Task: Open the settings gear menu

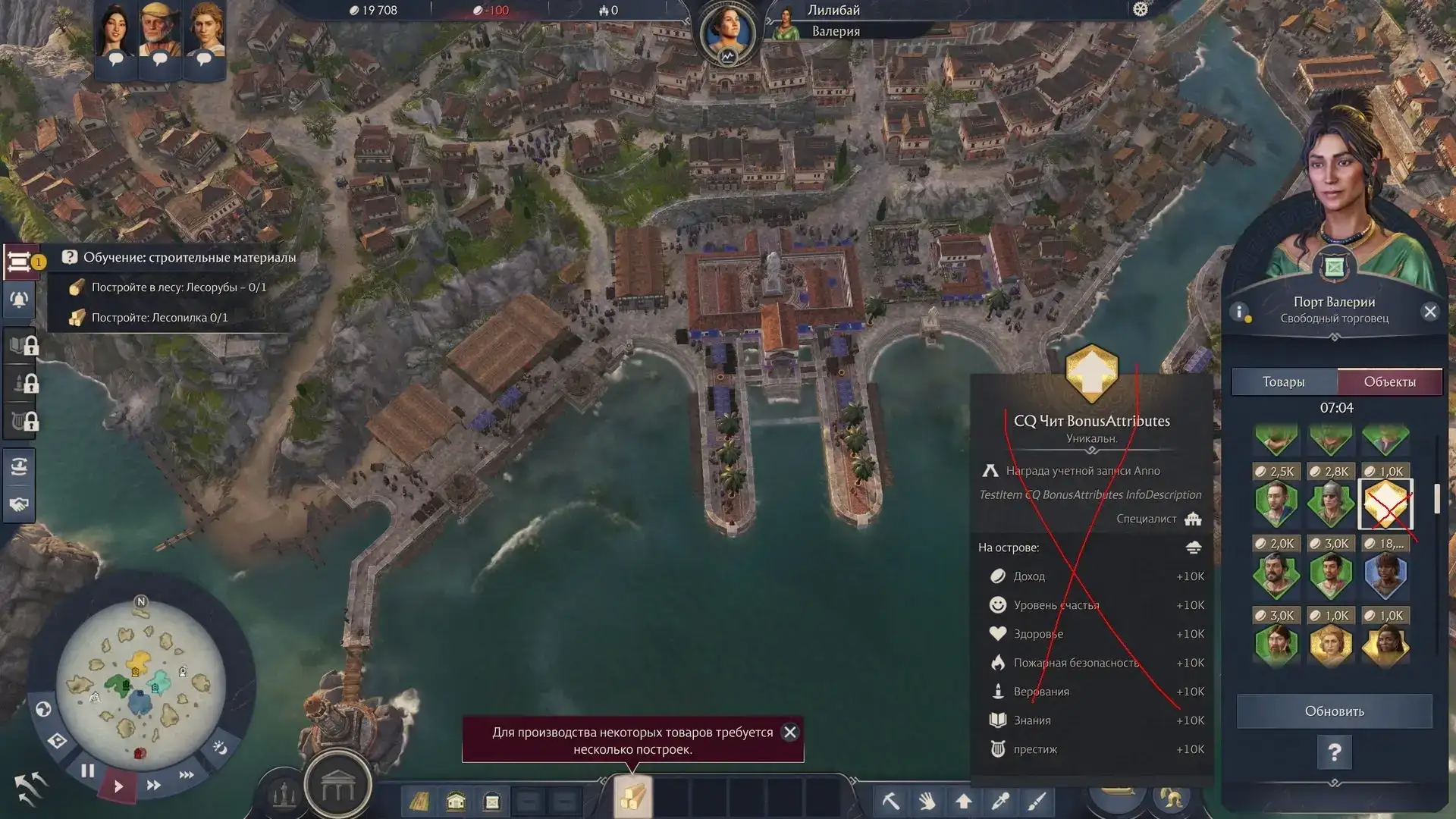Action: point(1140,10)
